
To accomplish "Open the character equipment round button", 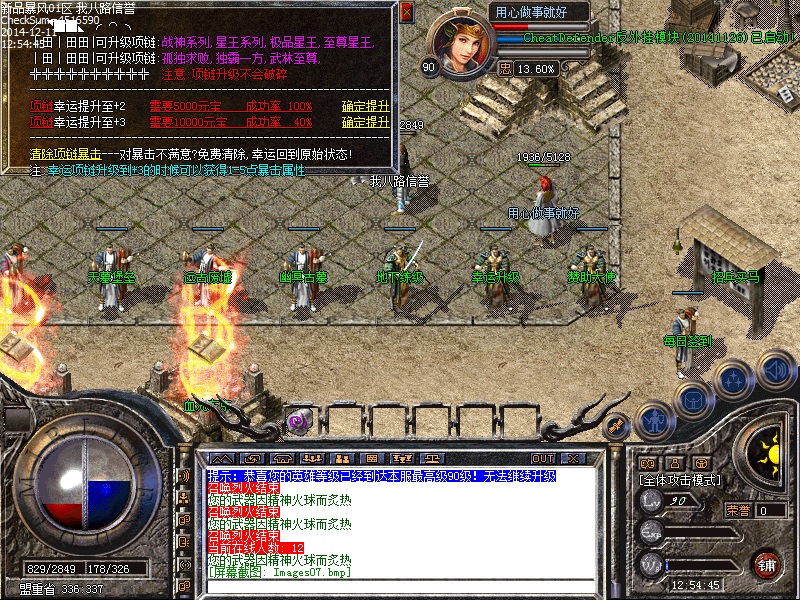I will (x=655, y=420).
